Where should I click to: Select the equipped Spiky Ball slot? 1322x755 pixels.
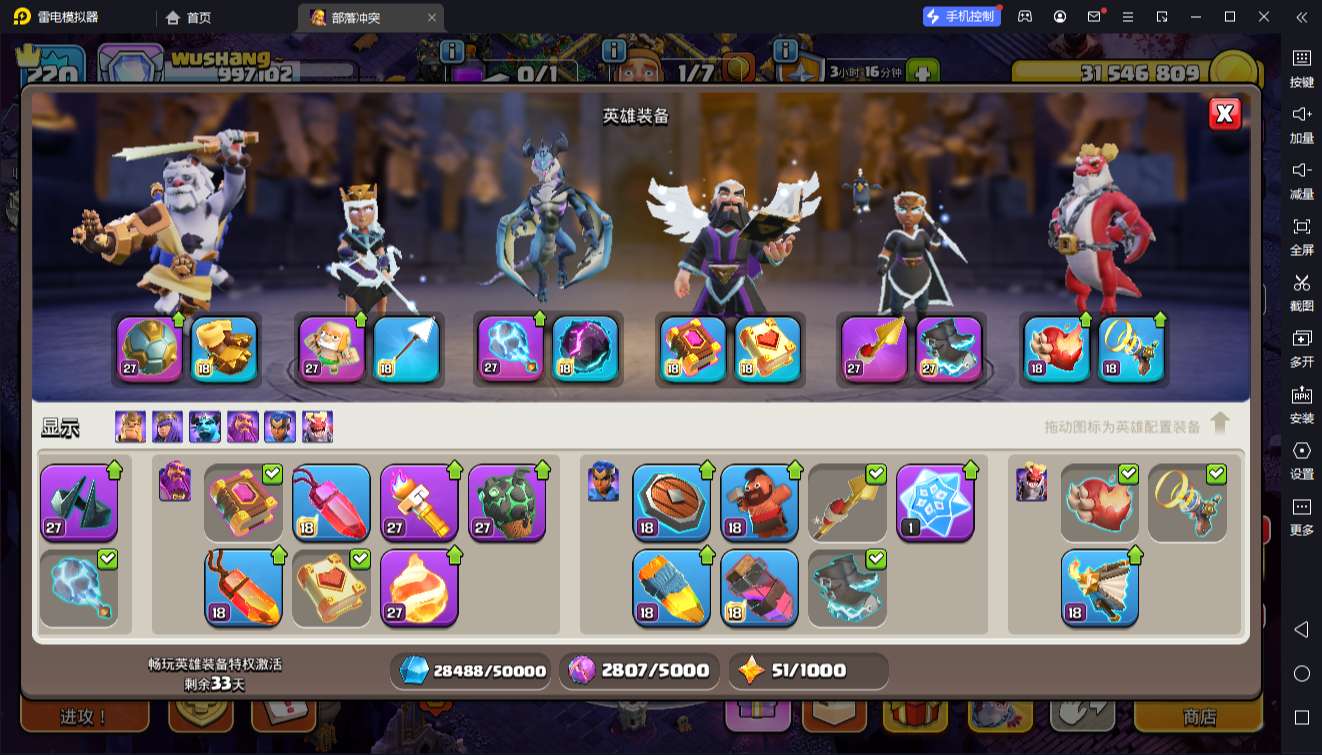coord(150,349)
